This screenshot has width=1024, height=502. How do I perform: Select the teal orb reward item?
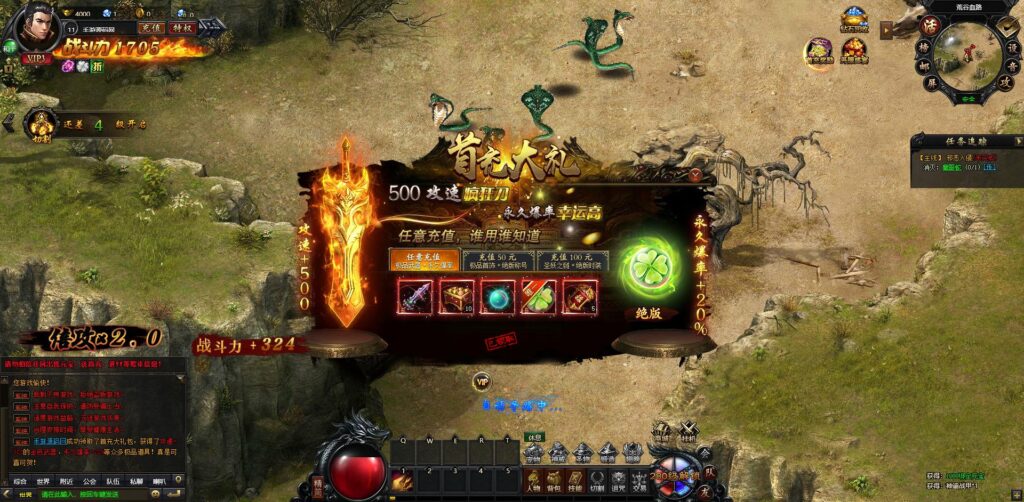(x=497, y=296)
